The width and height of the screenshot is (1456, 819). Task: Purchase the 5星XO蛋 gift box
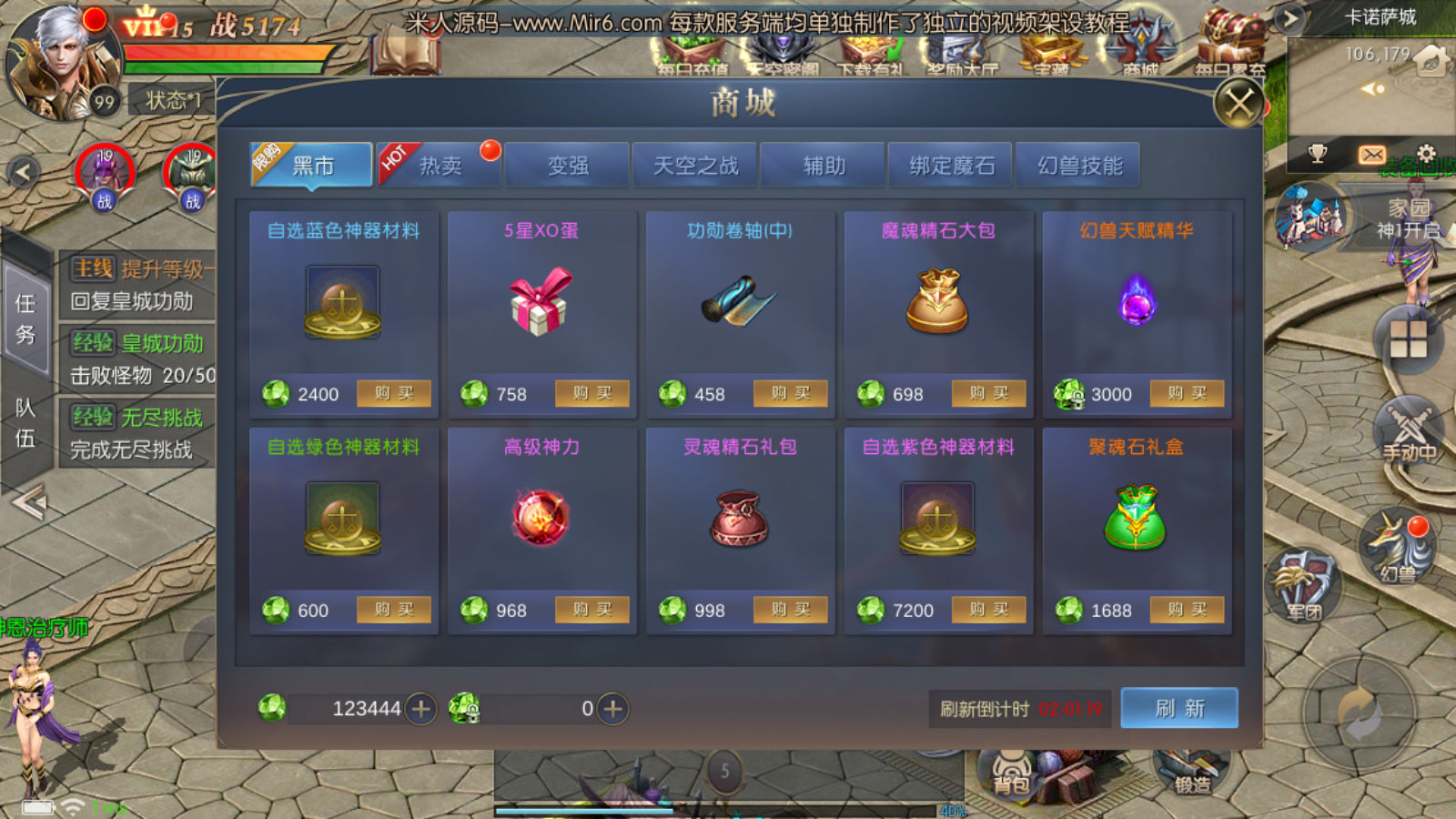(x=591, y=393)
